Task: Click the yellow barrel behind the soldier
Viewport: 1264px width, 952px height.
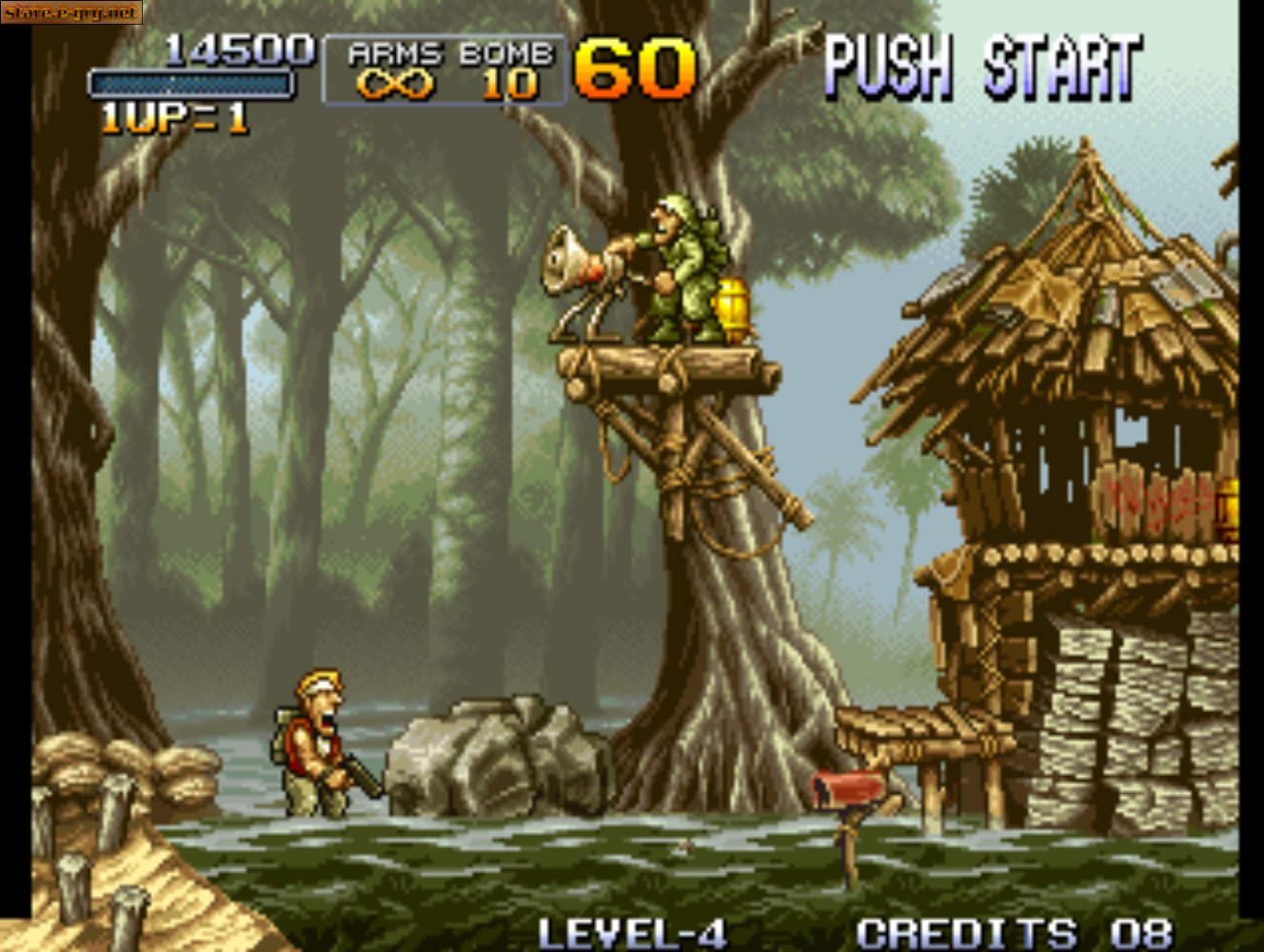Action: tap(735, 305)
